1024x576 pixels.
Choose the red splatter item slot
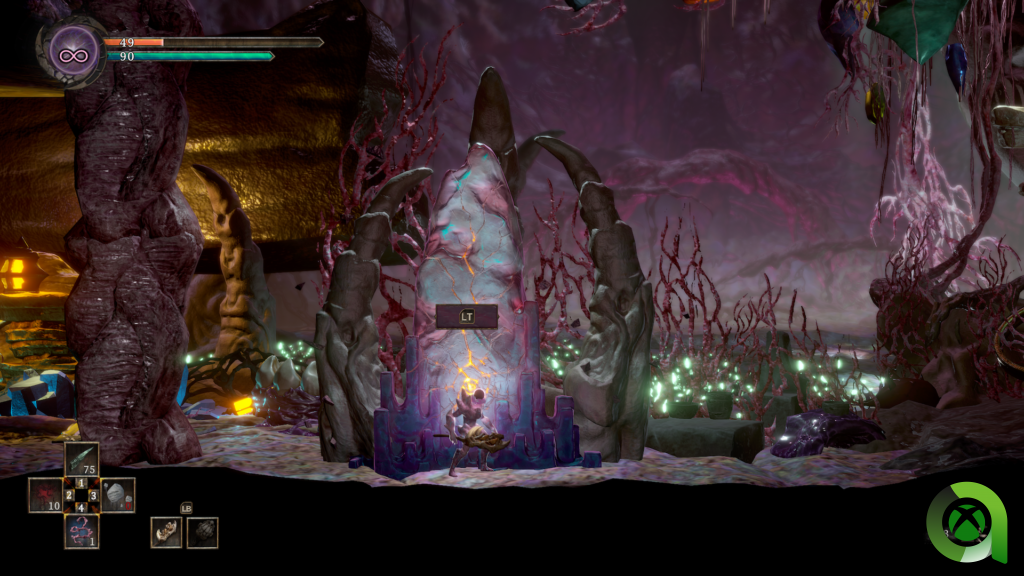tap(45, 494)
